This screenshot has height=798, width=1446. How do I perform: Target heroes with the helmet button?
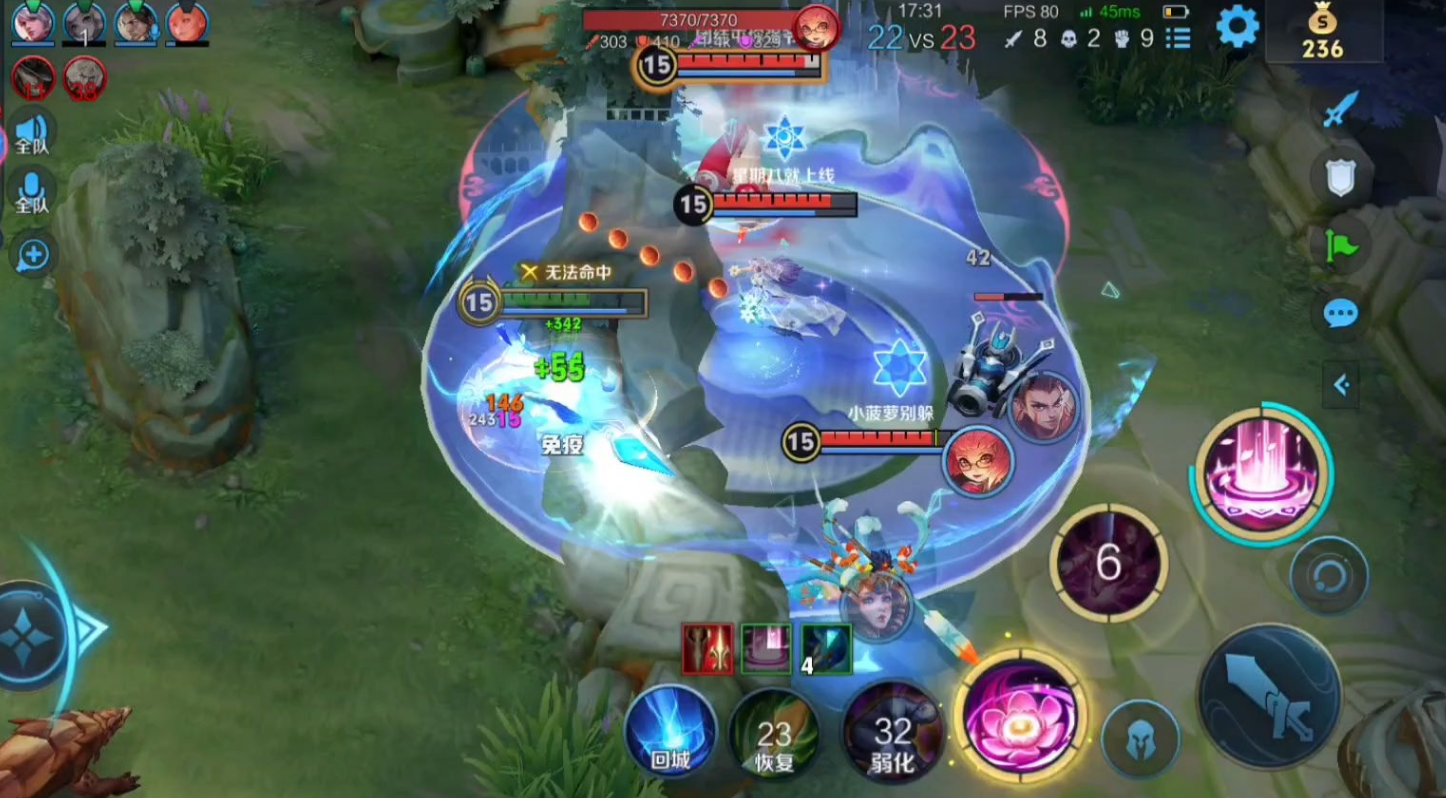(x=1141, y=741)
